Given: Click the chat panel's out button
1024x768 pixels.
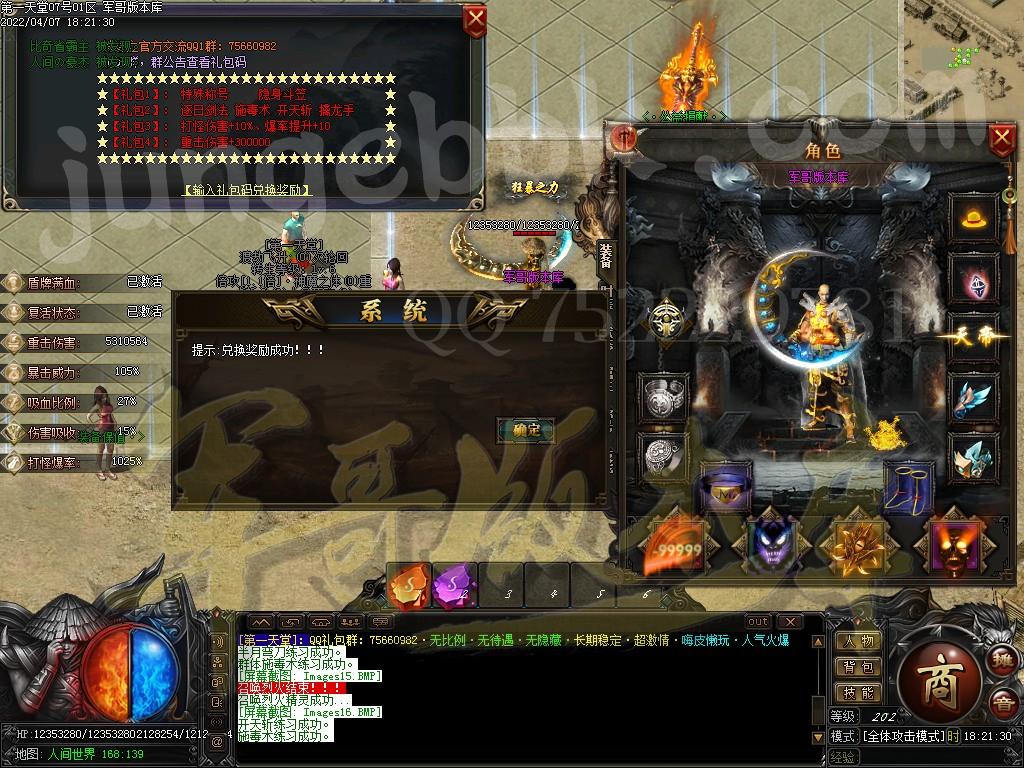Looking at the screenshot, I should click(759, 622).
